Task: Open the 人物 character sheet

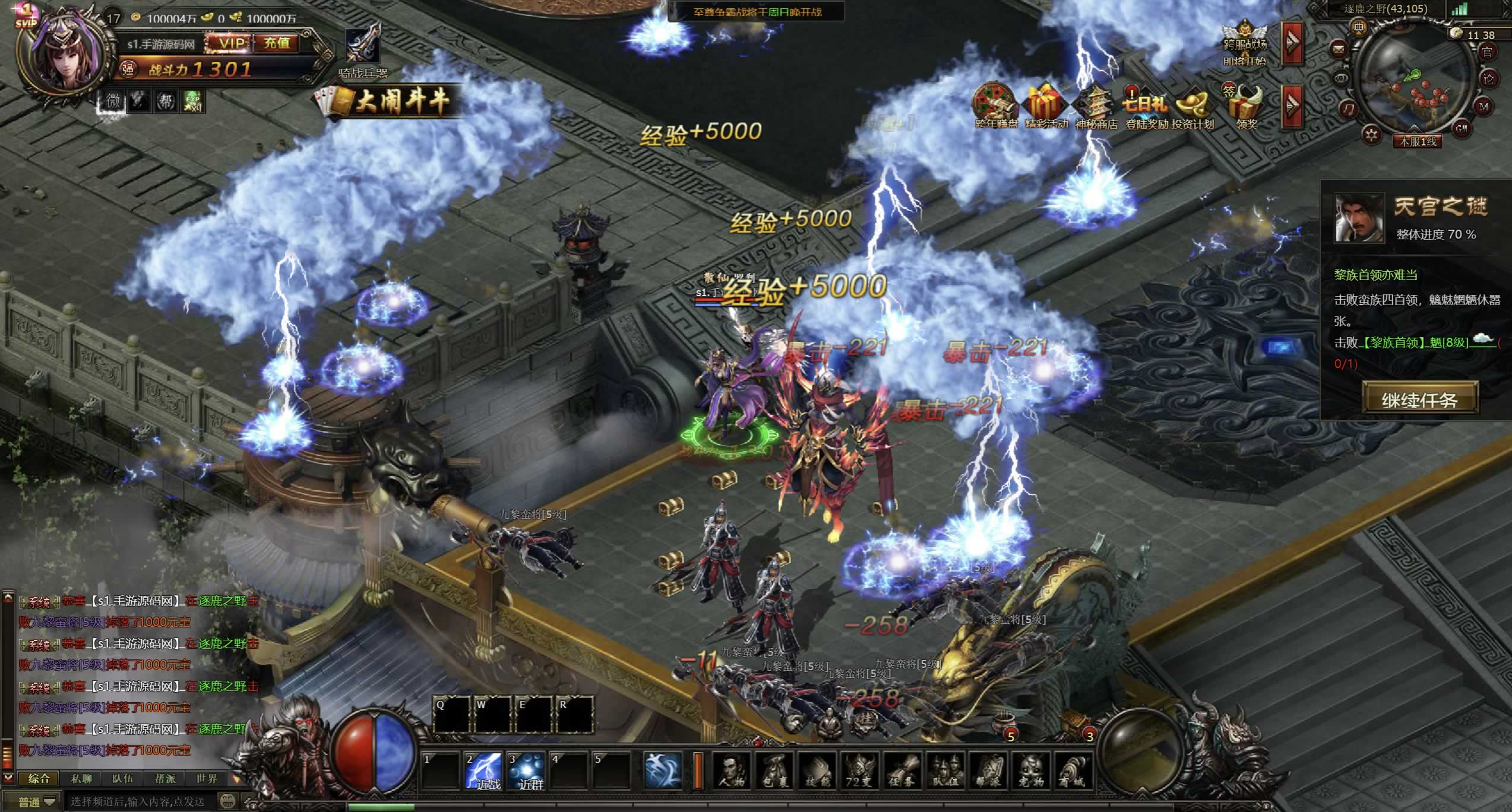Action: click(731, 771)
